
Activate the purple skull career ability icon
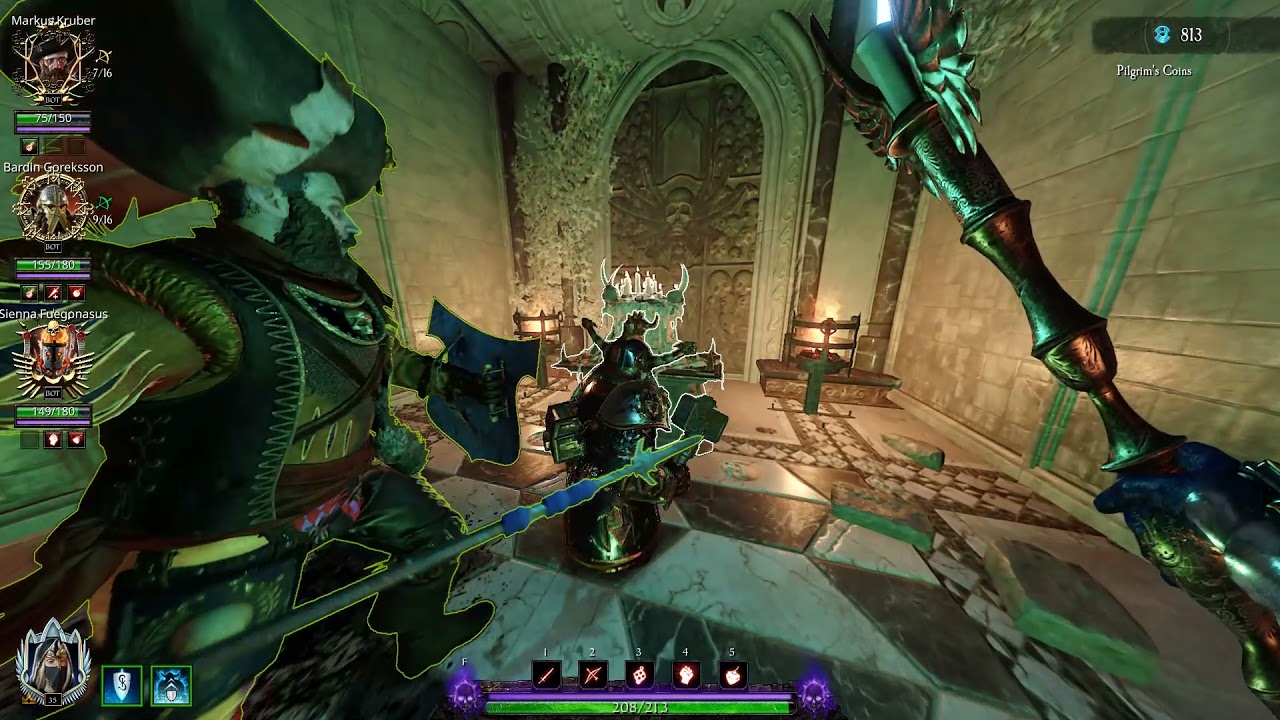[x=465, y=692]
